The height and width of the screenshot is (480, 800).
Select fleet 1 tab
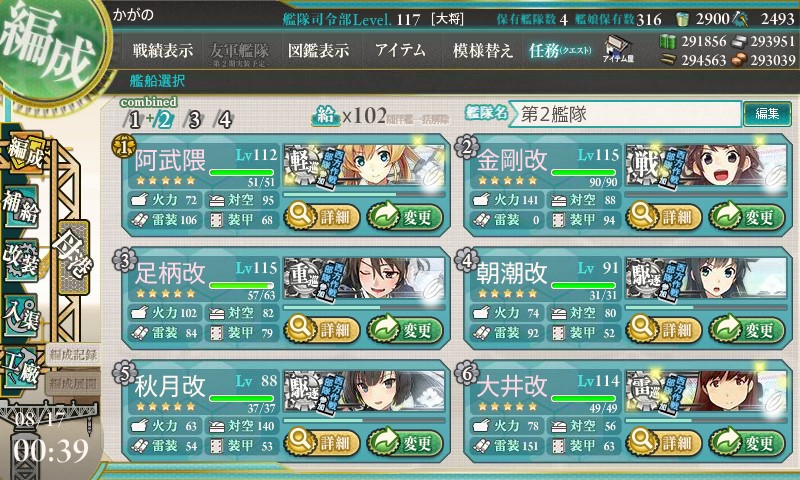133,120
